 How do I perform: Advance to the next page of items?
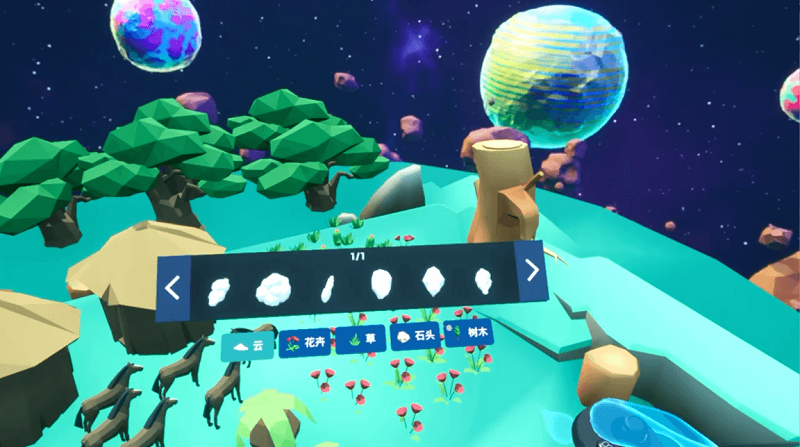point(532,270)
